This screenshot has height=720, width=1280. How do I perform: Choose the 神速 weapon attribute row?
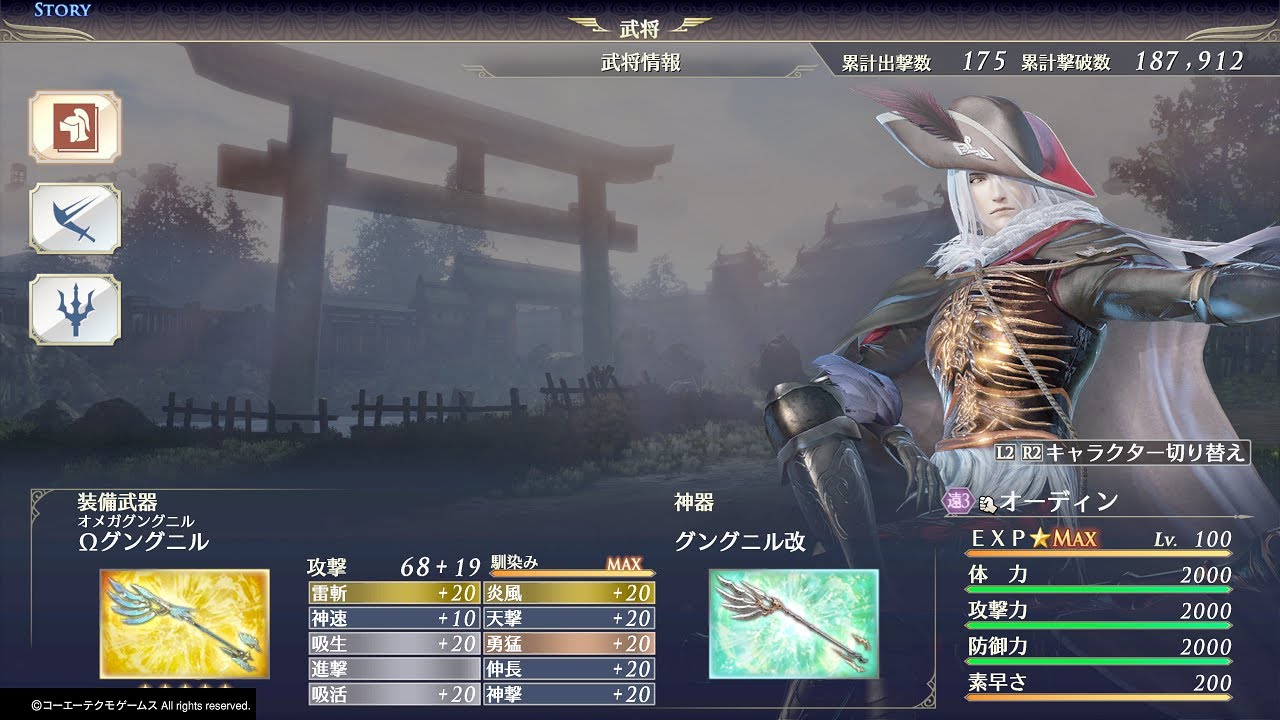coord(394,618)
